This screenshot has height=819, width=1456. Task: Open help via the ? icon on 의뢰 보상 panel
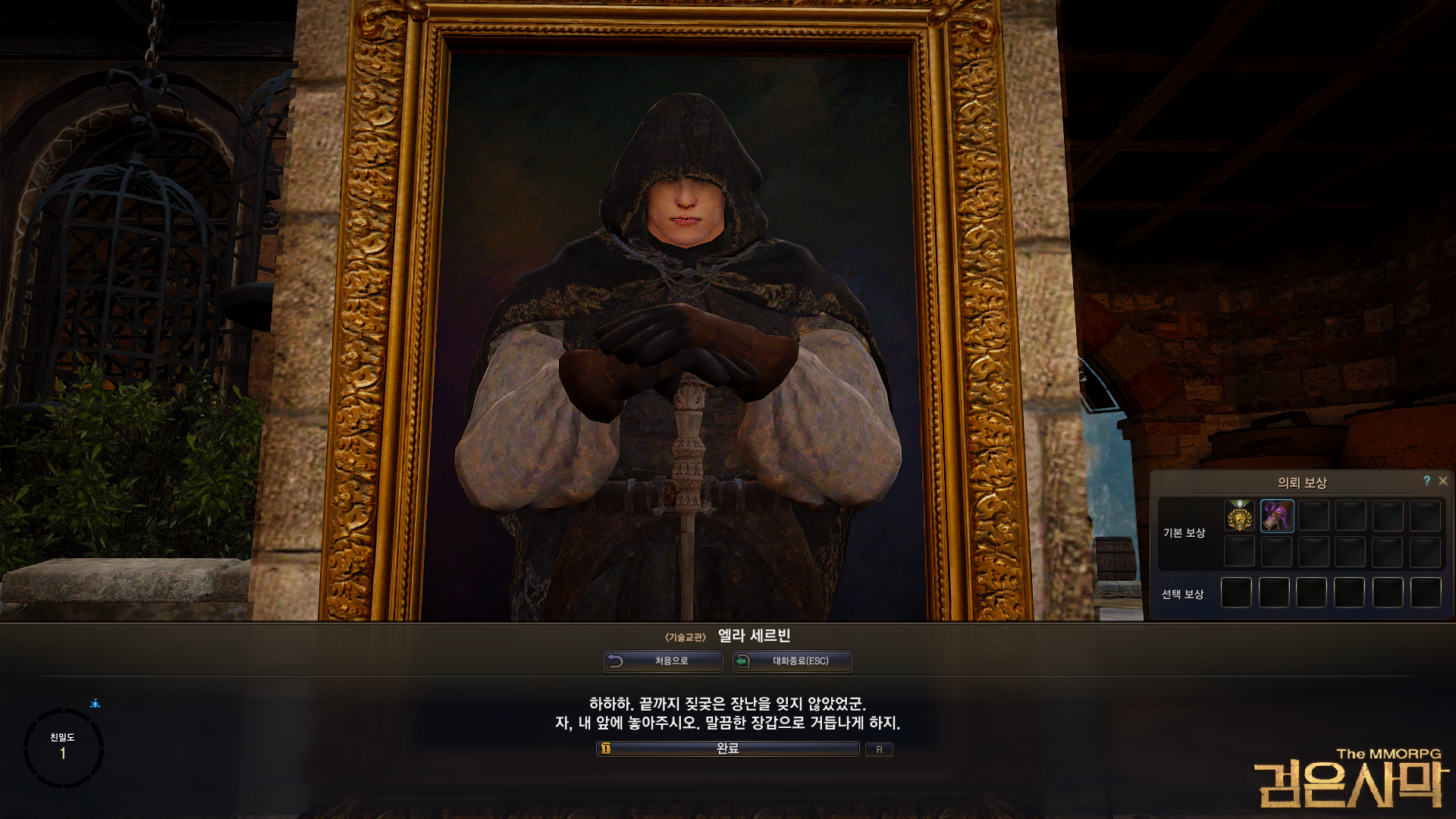click(1426, 481)
